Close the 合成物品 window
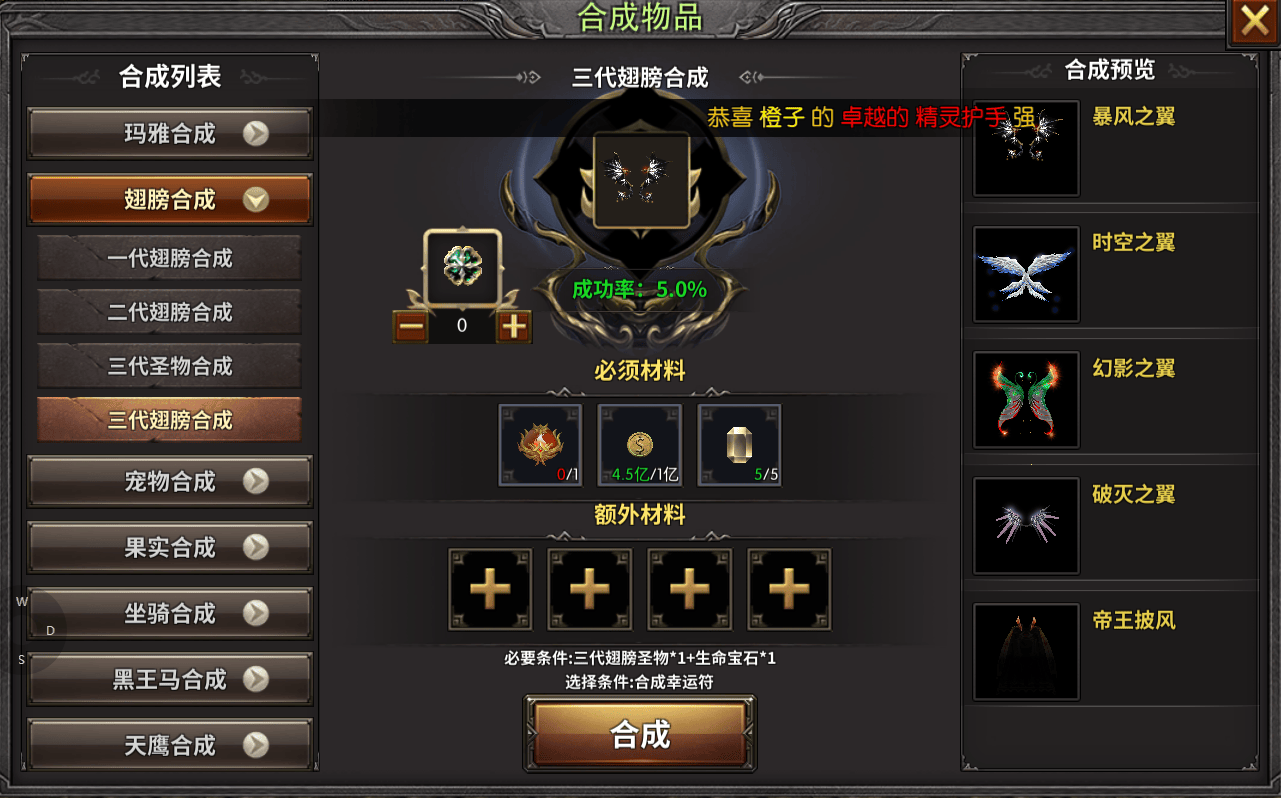This screenshot has height=798, width=1281. coord(1254,22)
